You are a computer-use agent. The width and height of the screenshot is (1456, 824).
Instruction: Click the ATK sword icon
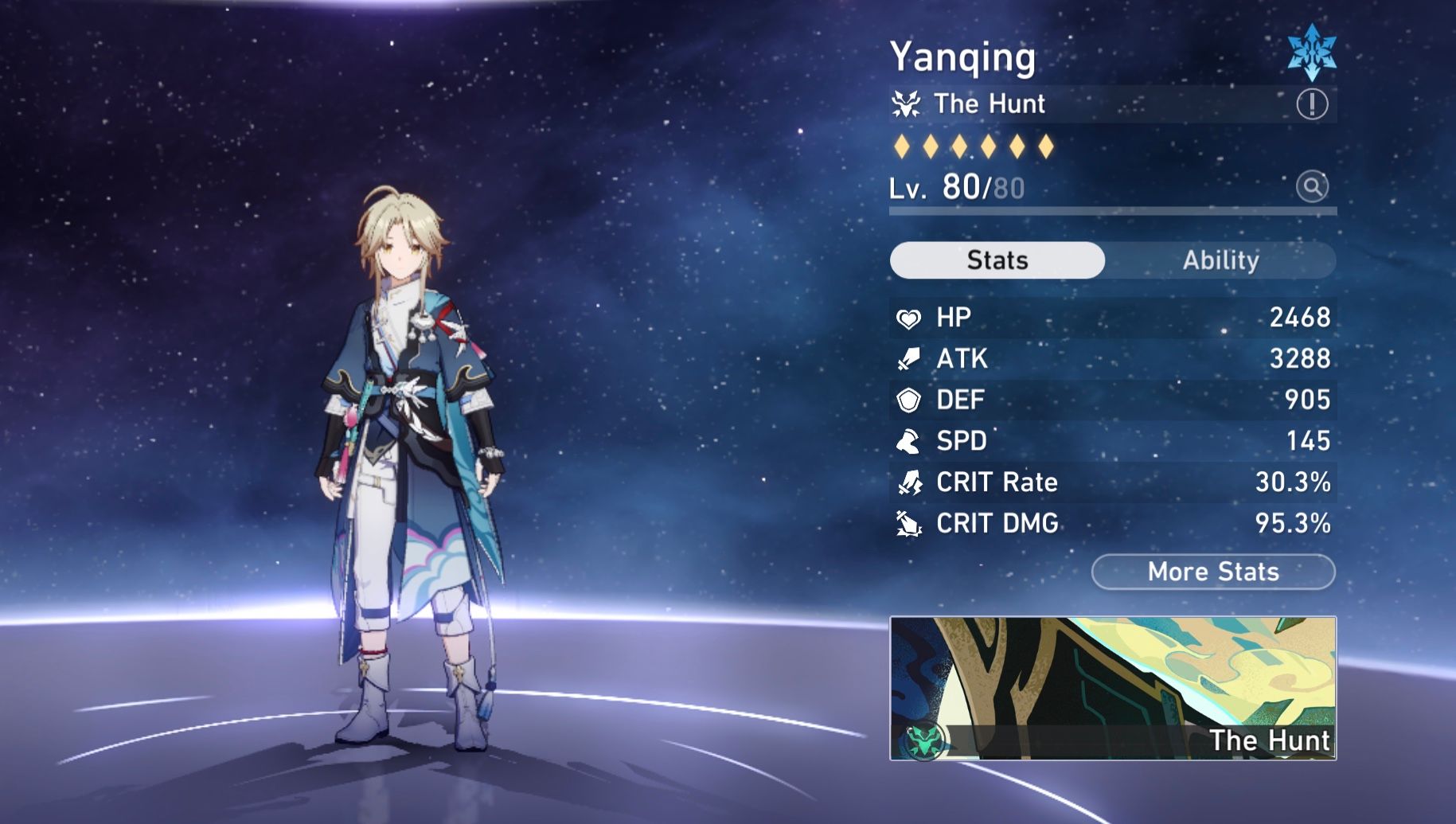tap(908, 359)
